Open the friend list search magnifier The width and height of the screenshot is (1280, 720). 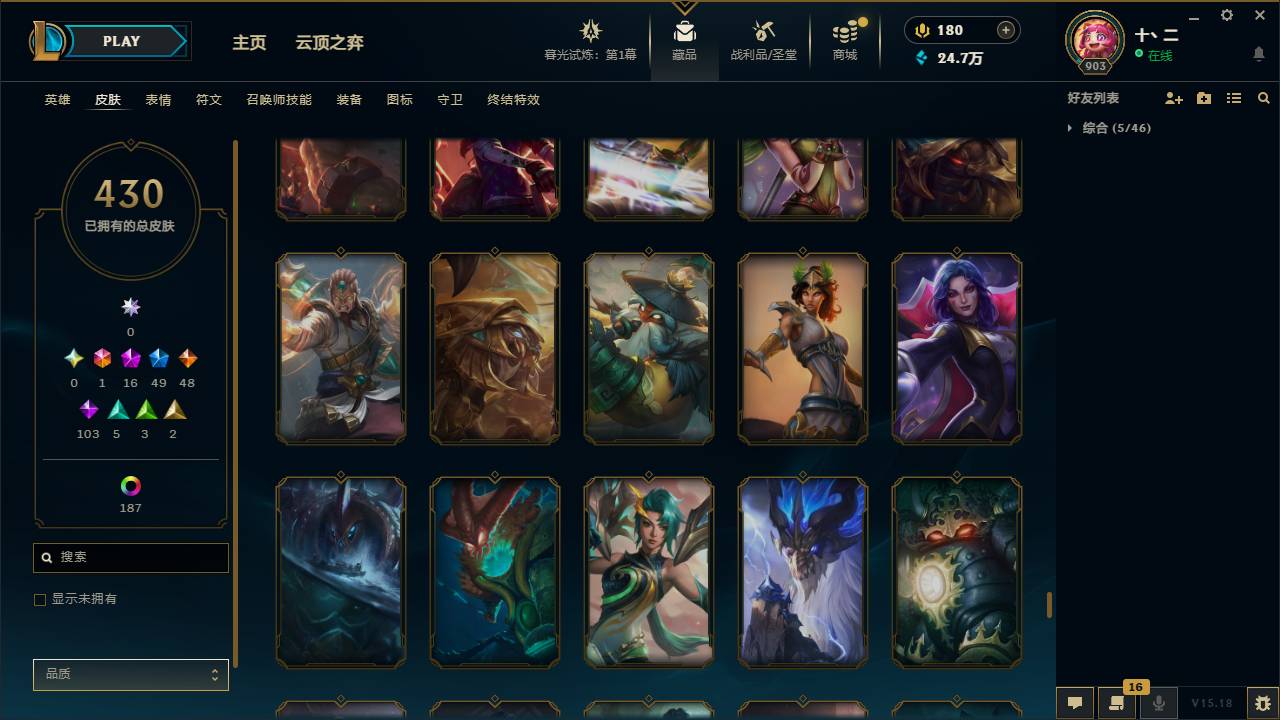pyautogui.click(x=1264, y=98)
